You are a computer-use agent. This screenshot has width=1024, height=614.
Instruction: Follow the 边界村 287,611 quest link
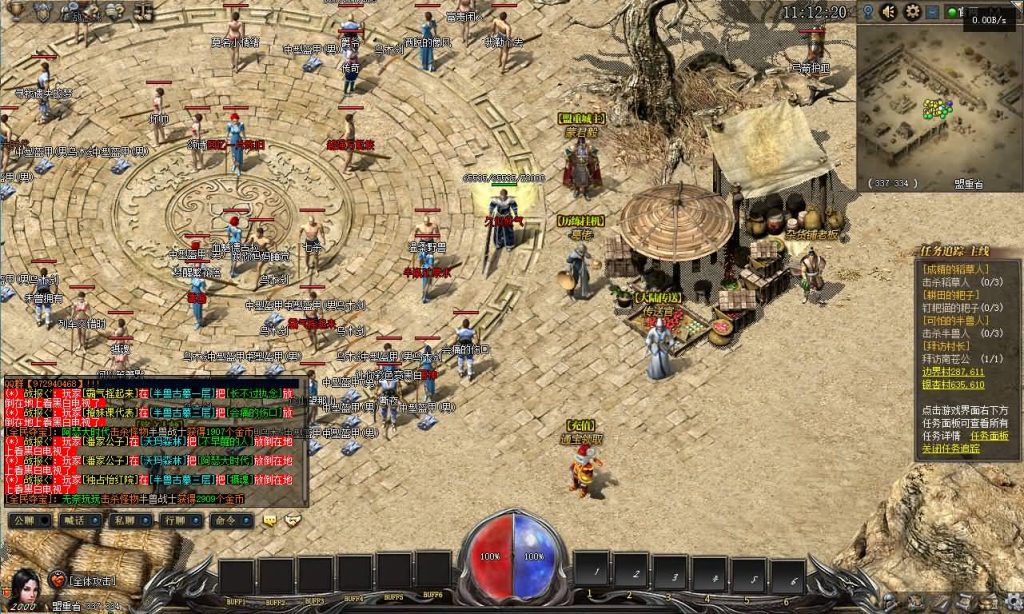(x=953, y=371)
